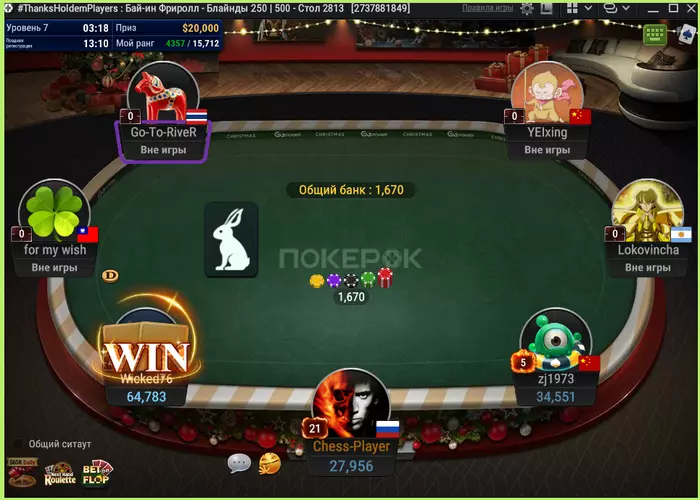Open the emoji reactions face
700x500 pixels.
(x=269, y=463)
